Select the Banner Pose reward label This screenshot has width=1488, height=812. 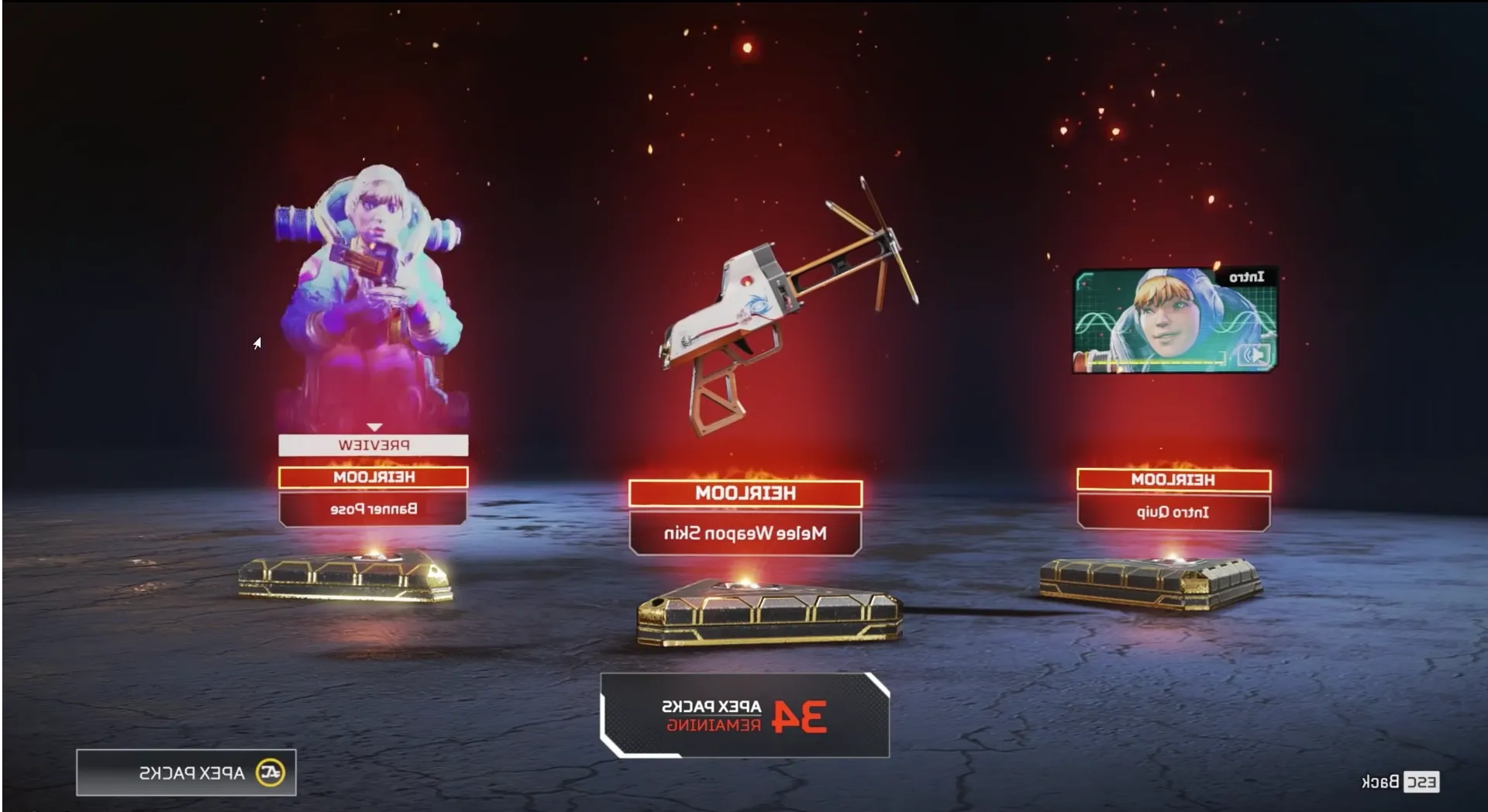[x=372, y=508]
